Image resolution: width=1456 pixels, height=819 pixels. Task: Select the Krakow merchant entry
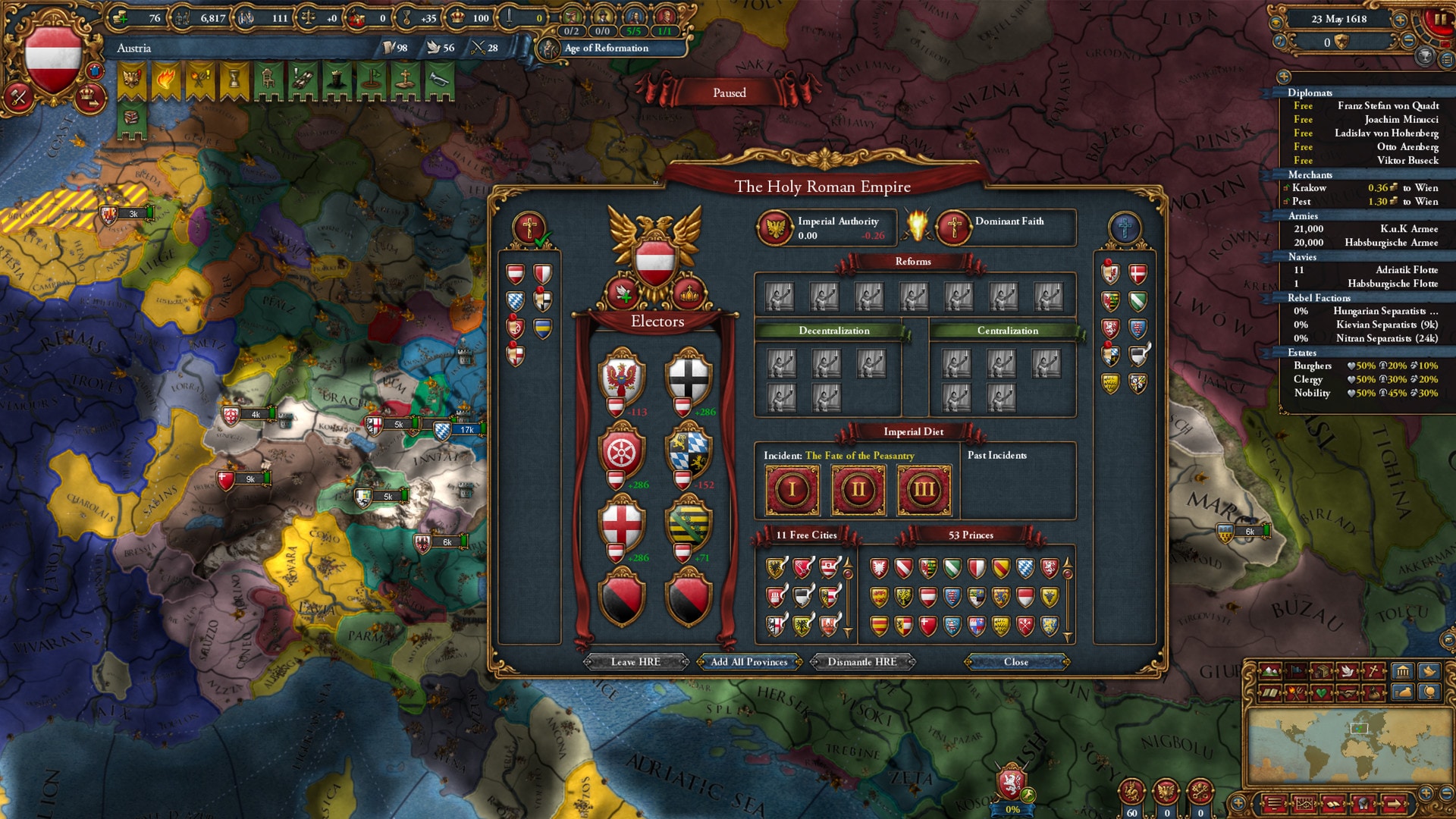pos(1310,188)
